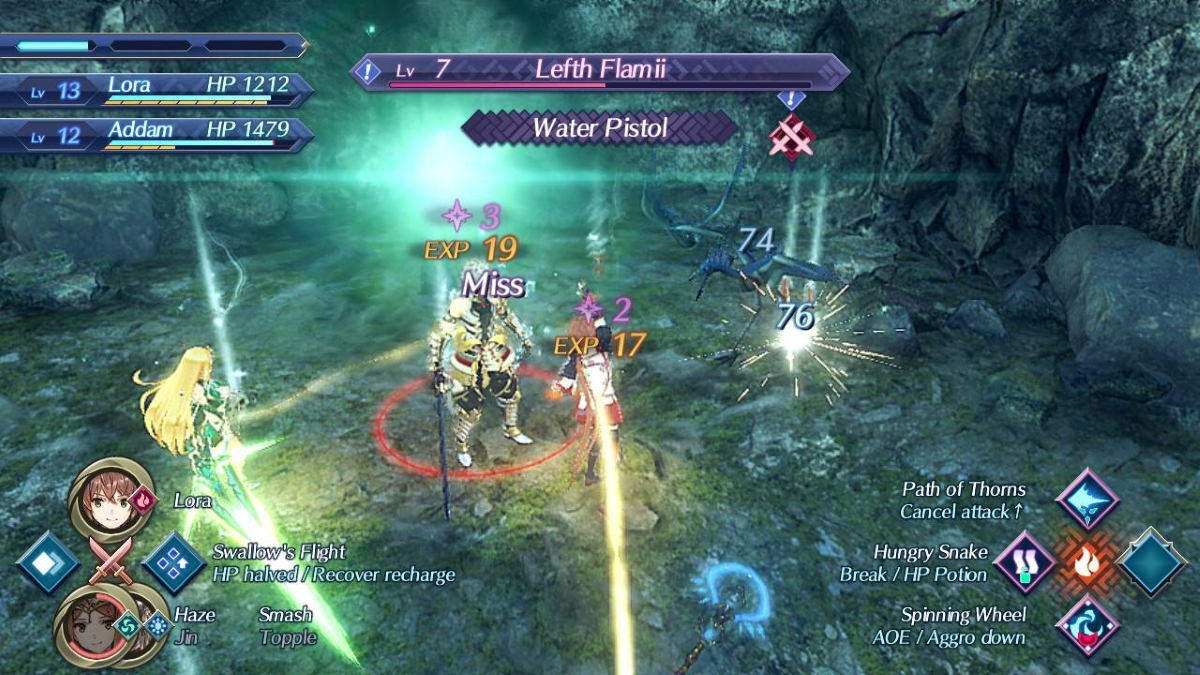The height and width of the screenshot is (675, 1200).
Task: Click the Lefth Flamii enemy name bar
Action: 600,71
